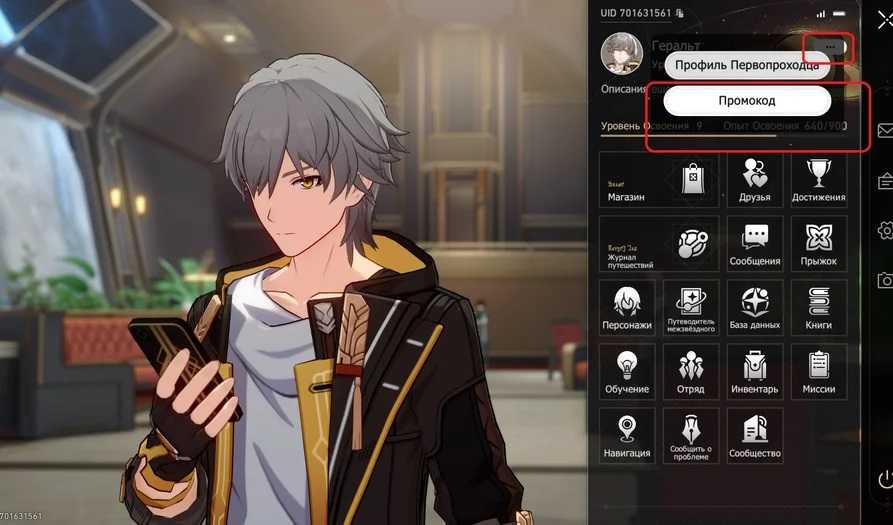Open the Магазин shop tile

[x=658, y=180]
